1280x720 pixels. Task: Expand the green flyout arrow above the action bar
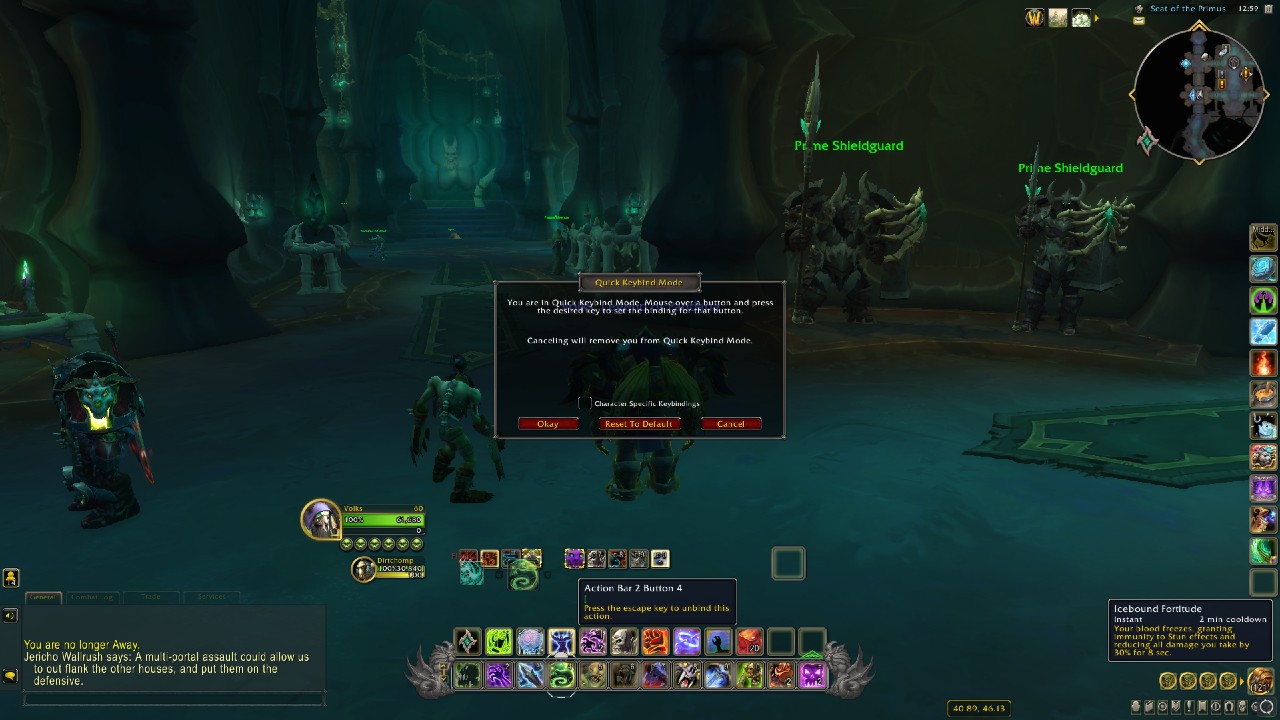click(x=813, y=654)
